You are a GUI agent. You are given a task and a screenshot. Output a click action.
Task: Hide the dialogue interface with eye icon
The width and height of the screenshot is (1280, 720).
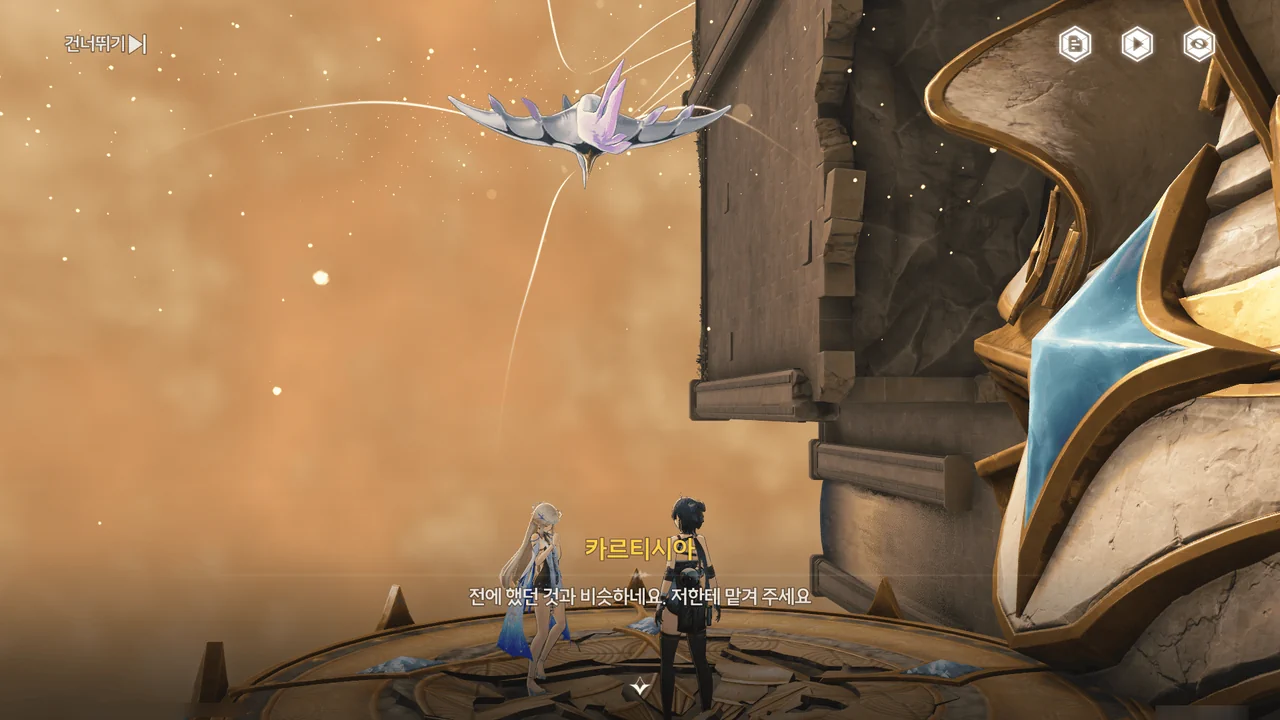1199,44
